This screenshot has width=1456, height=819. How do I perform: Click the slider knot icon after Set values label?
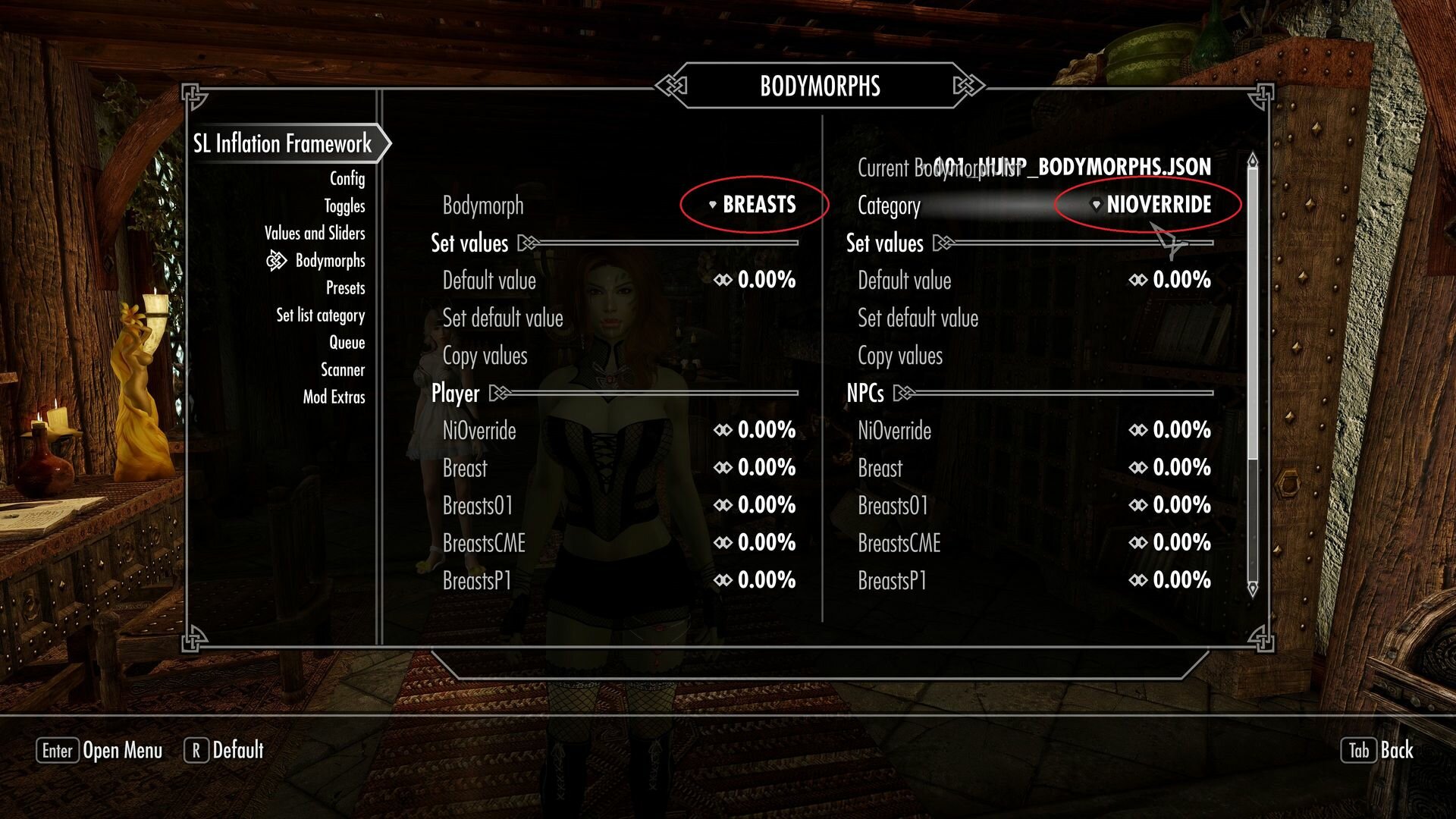[x=526, y=242]
